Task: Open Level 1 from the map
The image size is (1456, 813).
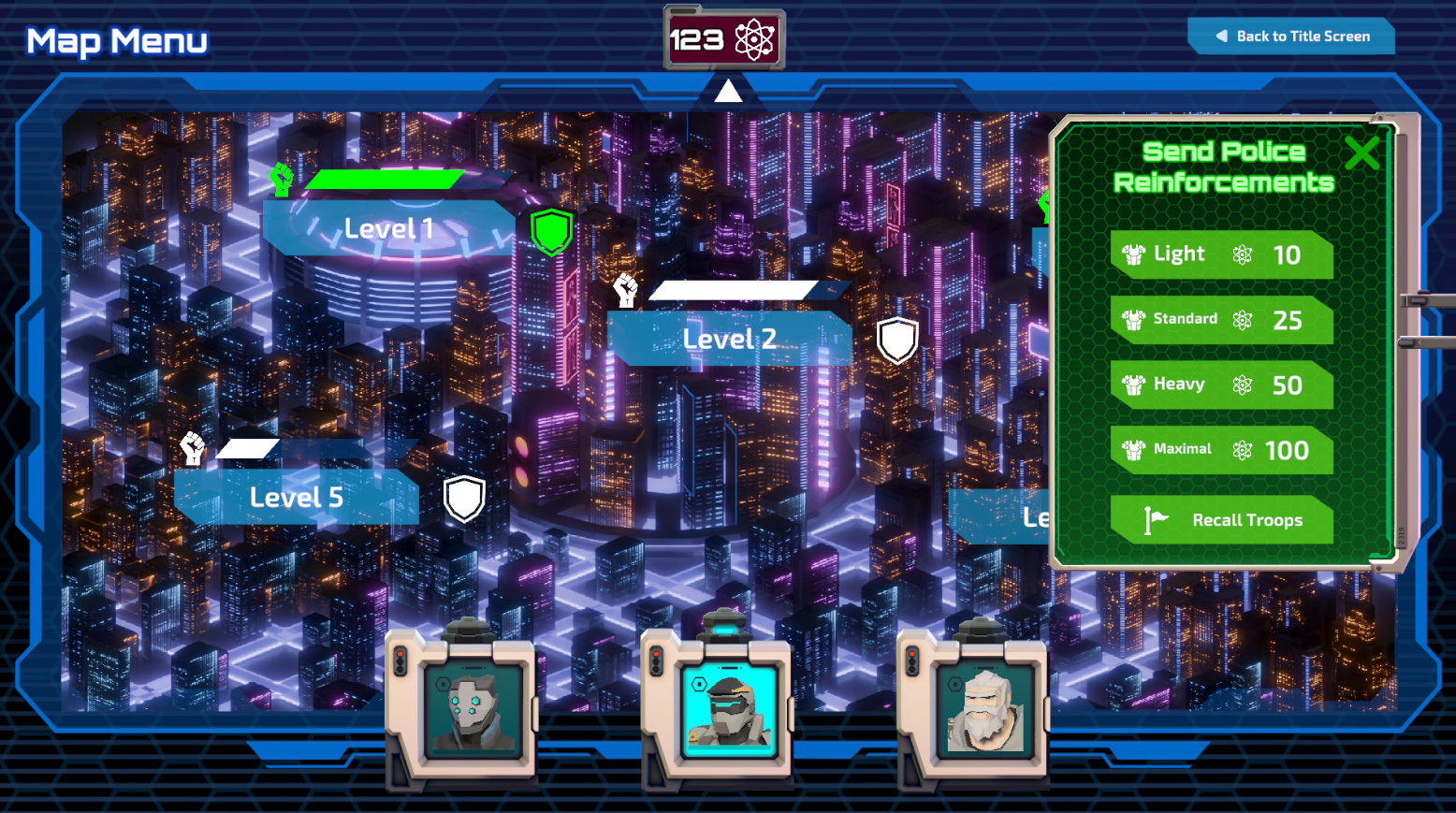Action: 386,228
